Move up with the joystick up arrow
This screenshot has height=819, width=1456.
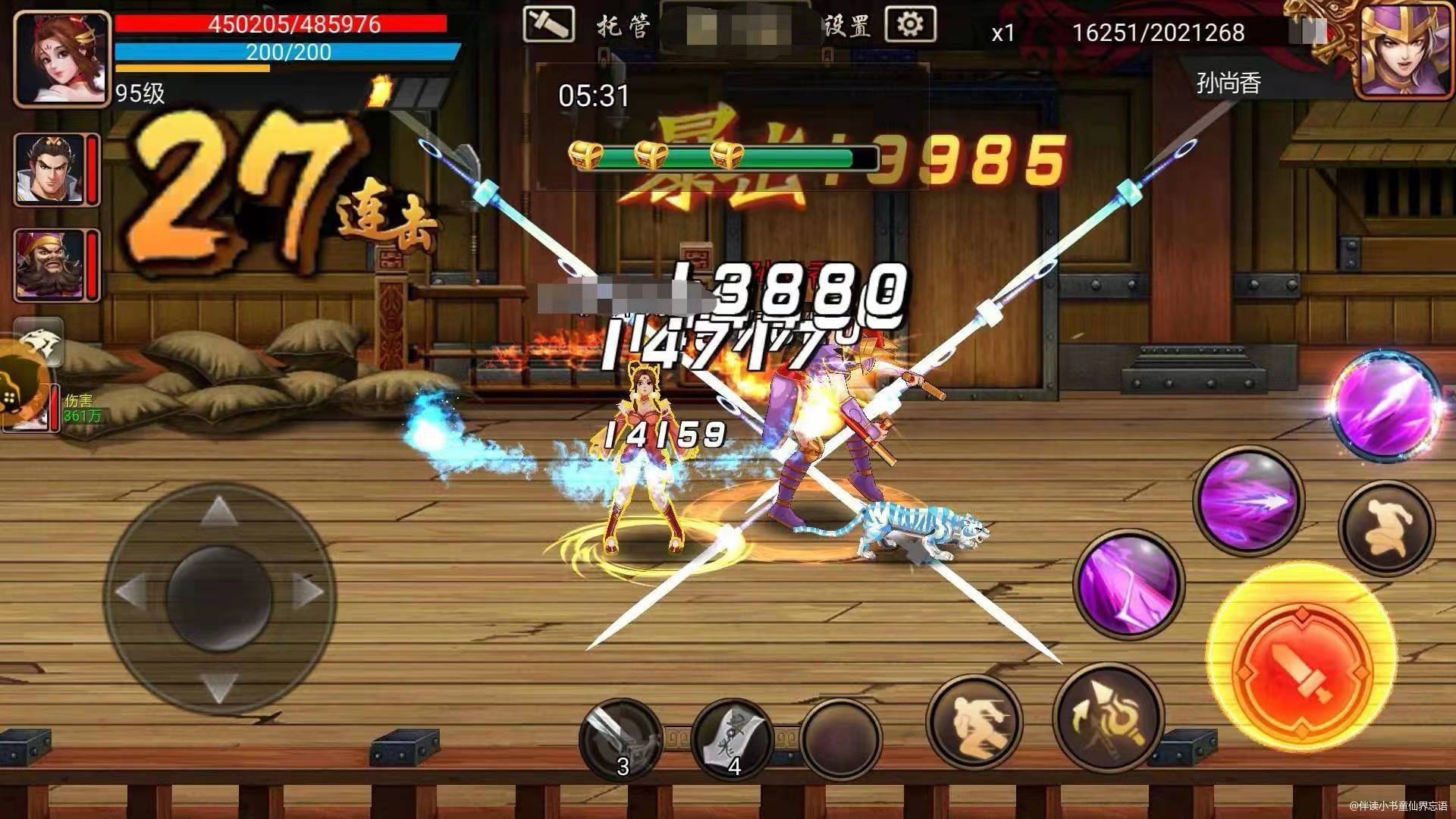218,510
